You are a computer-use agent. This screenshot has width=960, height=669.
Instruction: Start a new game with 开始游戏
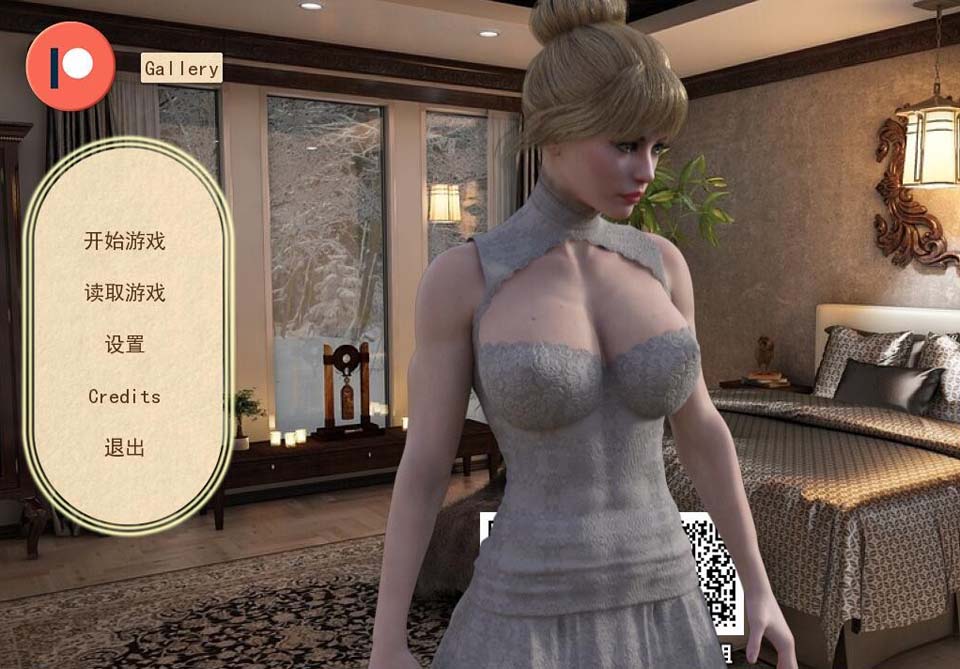[125, 241]
